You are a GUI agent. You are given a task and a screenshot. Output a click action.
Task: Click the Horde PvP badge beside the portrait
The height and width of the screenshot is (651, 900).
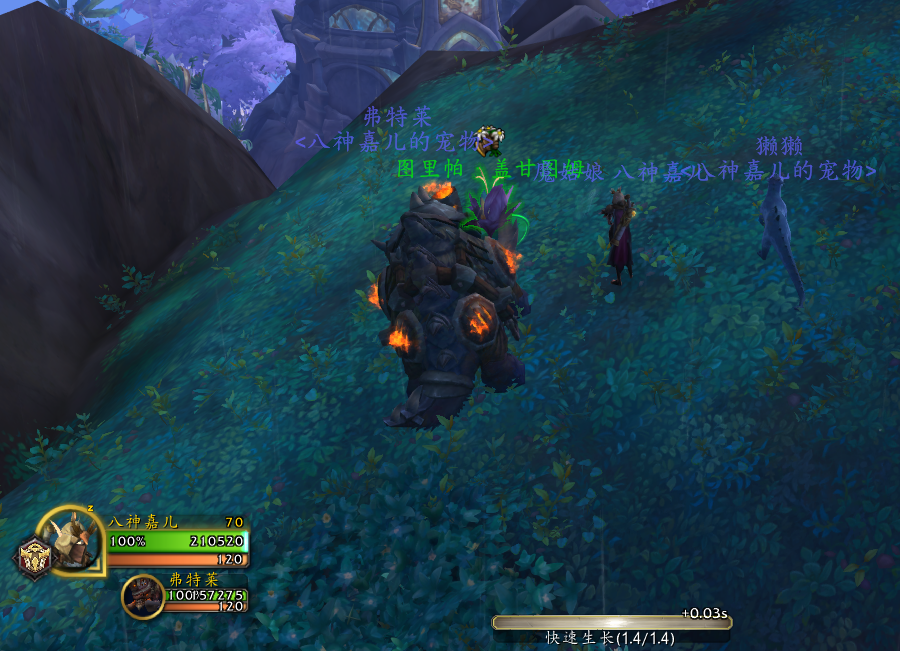[31, 558]
